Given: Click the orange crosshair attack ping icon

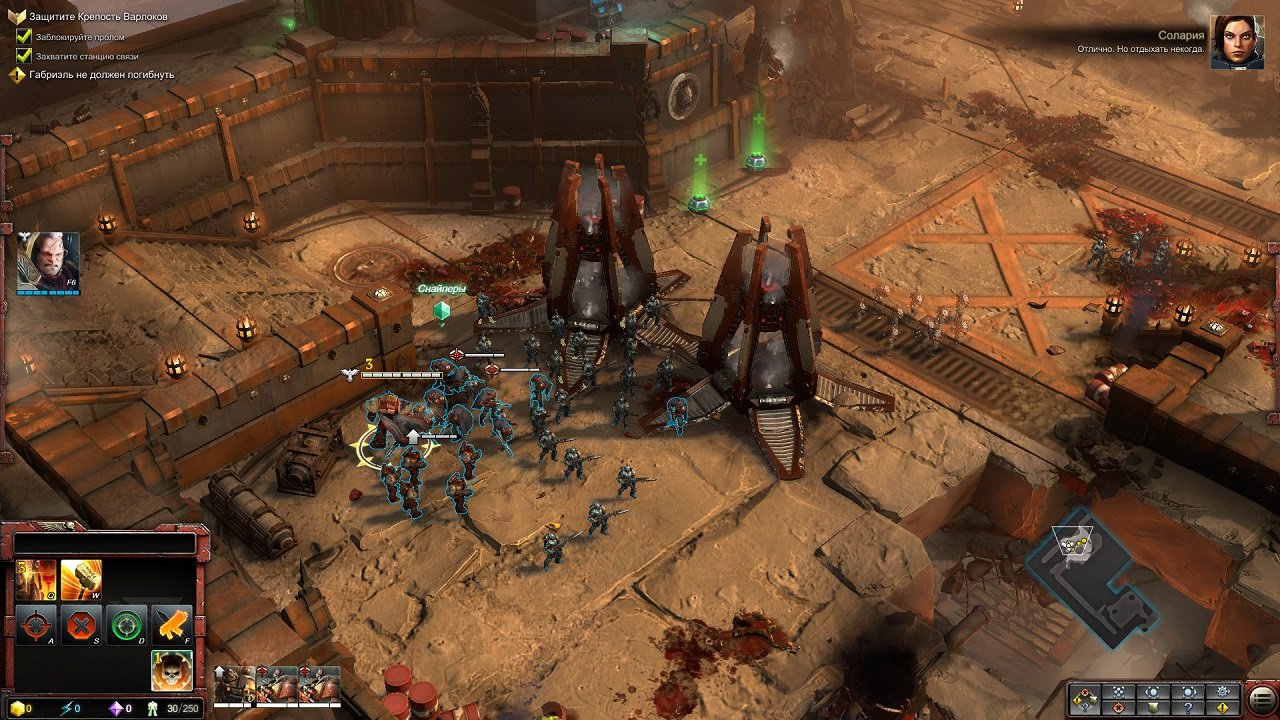Looking at the screenshot, I should (x=1119, y=707).
